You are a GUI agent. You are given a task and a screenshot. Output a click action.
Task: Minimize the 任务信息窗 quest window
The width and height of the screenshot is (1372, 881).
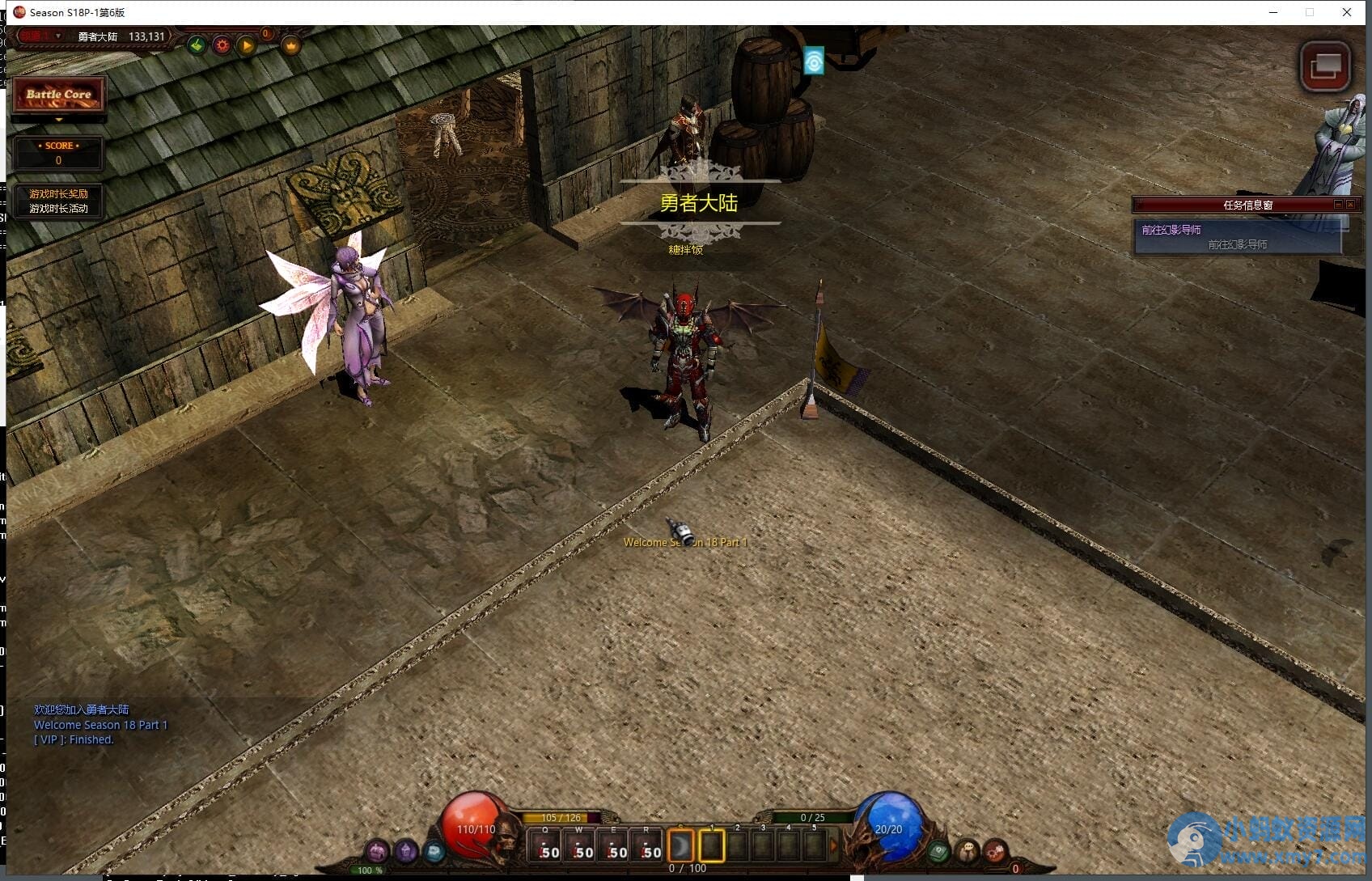[x=1338, y=205]
